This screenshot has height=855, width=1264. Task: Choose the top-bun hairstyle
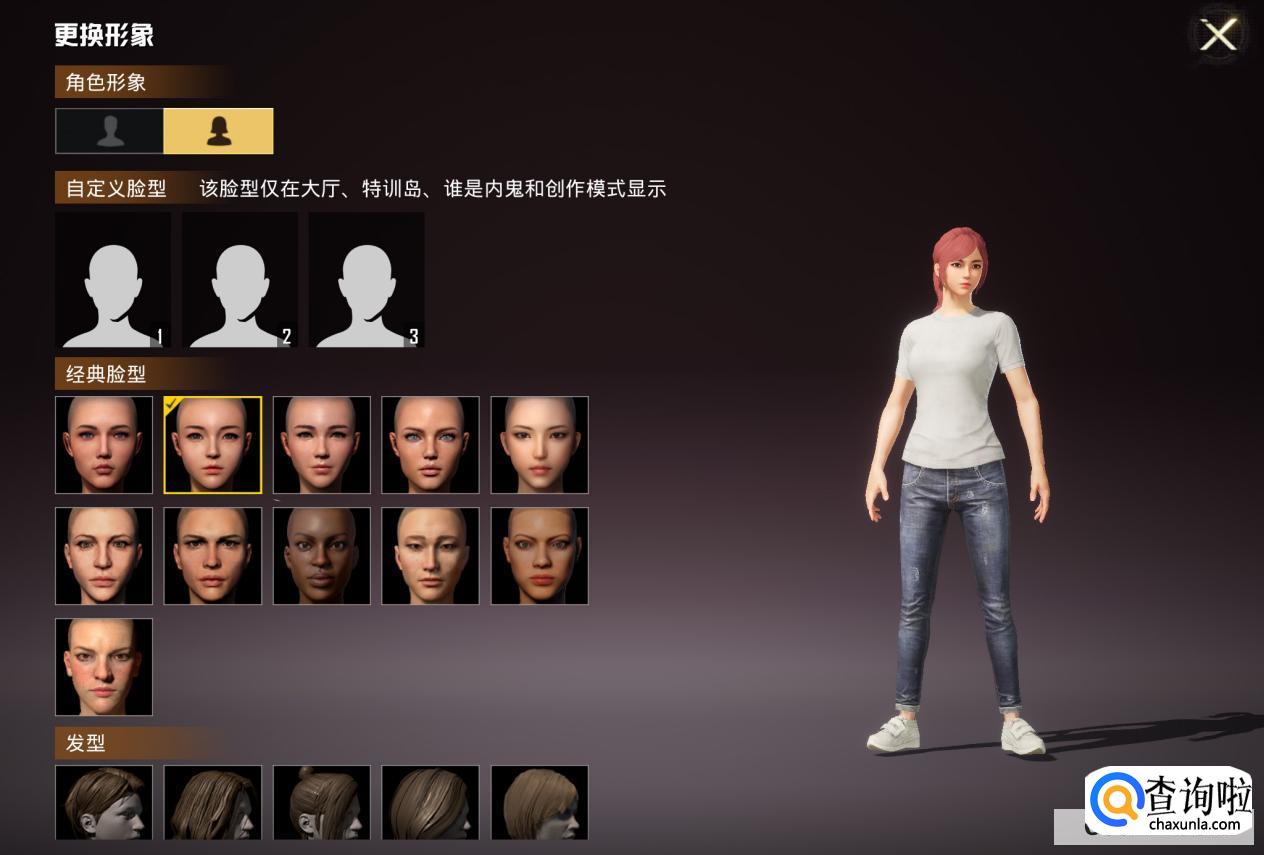(322, 802)
